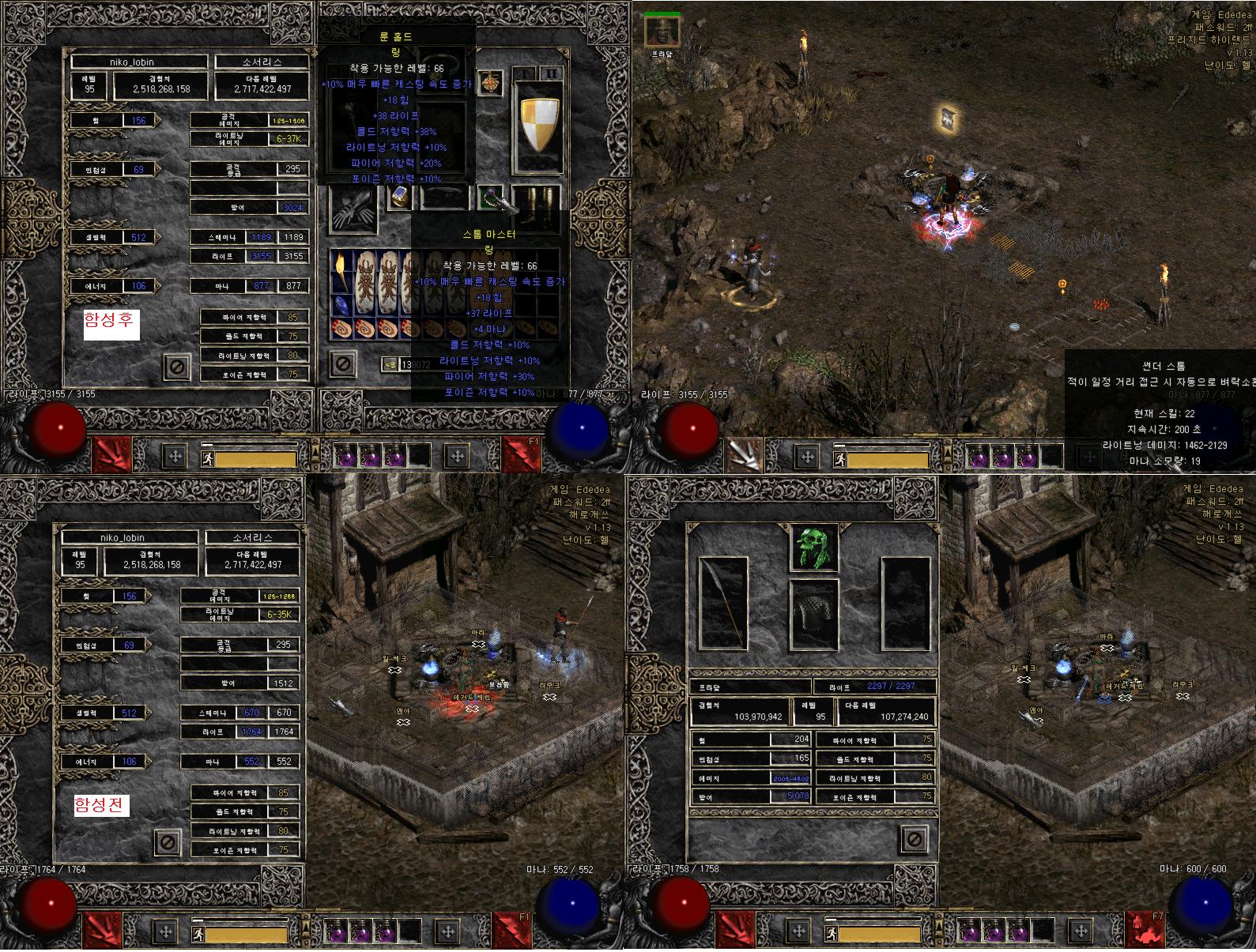Image resolution: width=1256 pixels, height=952 pixels.
Task: Select the blue gem in the inventory grid
Action: 340,305
